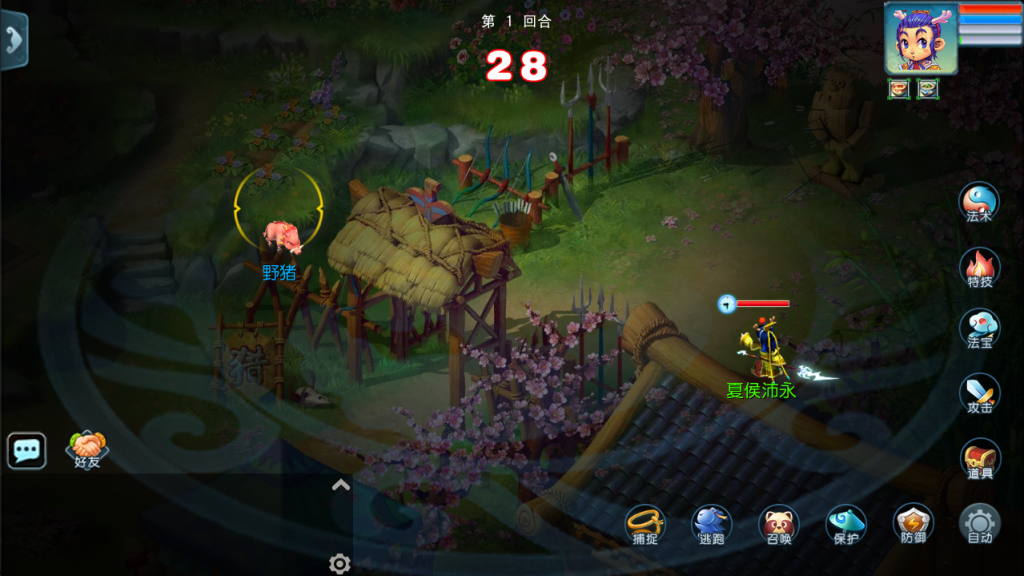Select the 逃跑 flee command

[711, 524]
